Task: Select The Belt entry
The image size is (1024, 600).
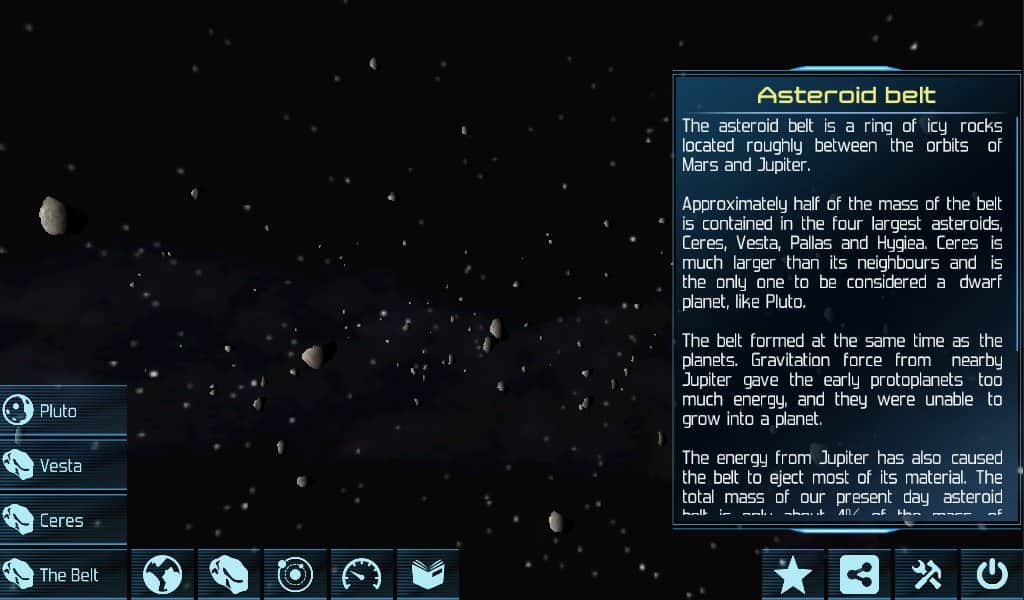Action: pyautogui.click(x=63, y=575)
